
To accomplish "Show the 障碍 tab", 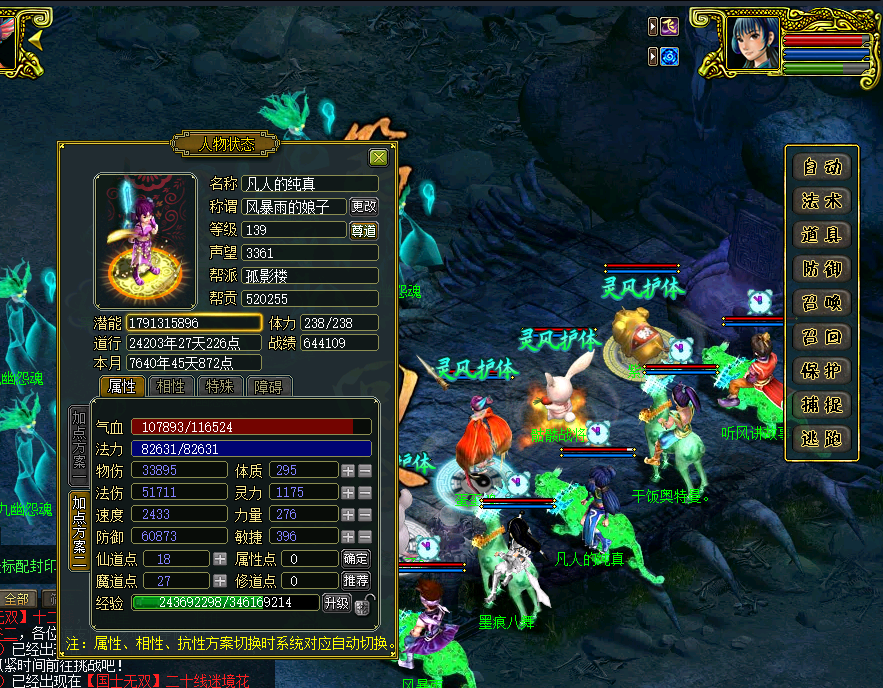I will tap(268, 387).
